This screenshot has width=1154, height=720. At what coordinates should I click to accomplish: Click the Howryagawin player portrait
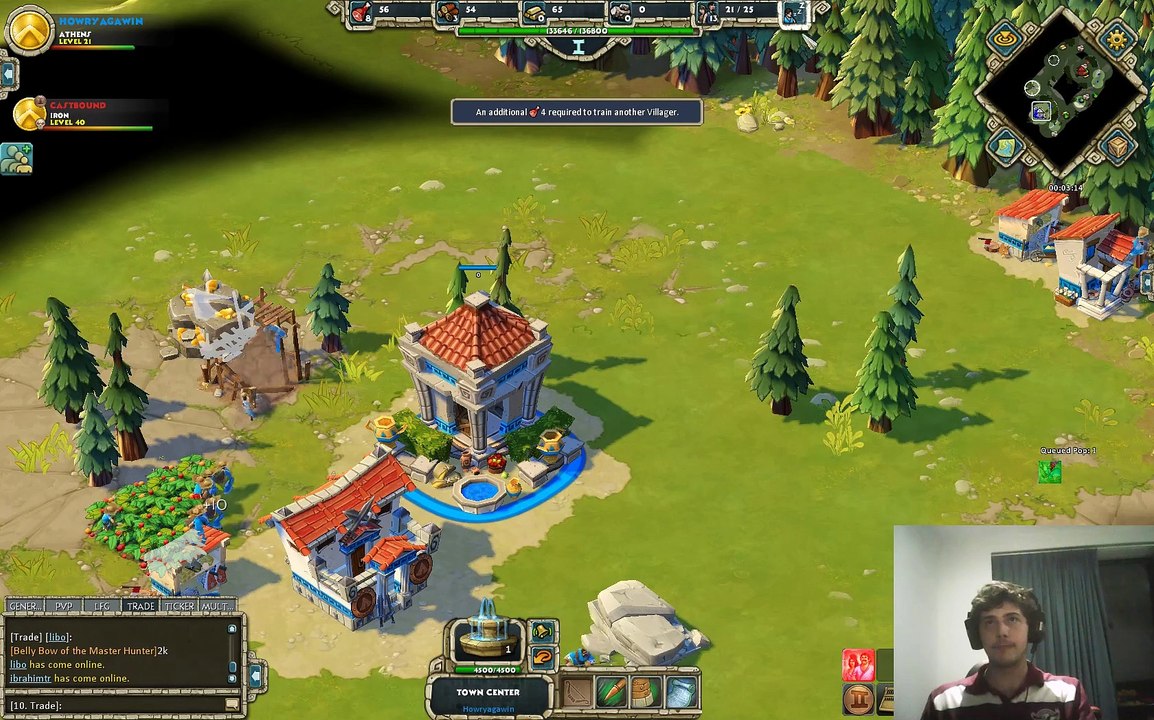29,30
